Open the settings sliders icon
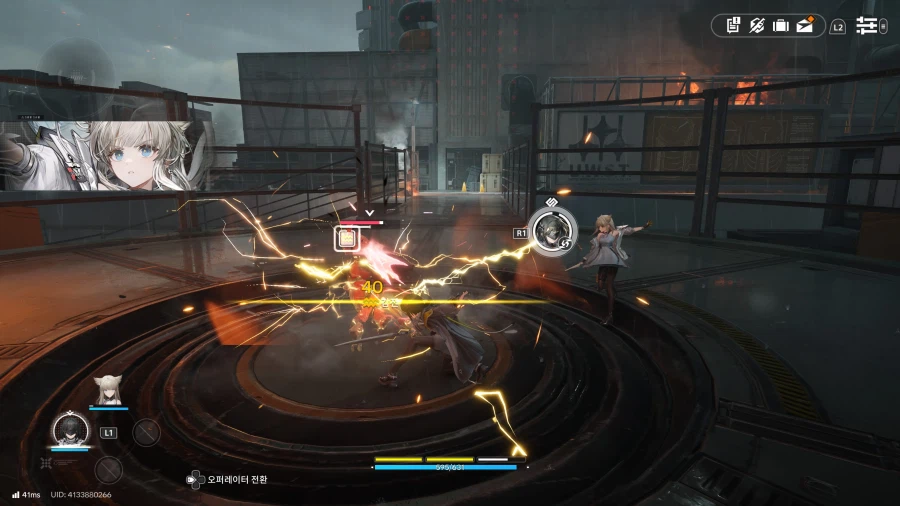The image size is (900, 506). coord(866,26)
